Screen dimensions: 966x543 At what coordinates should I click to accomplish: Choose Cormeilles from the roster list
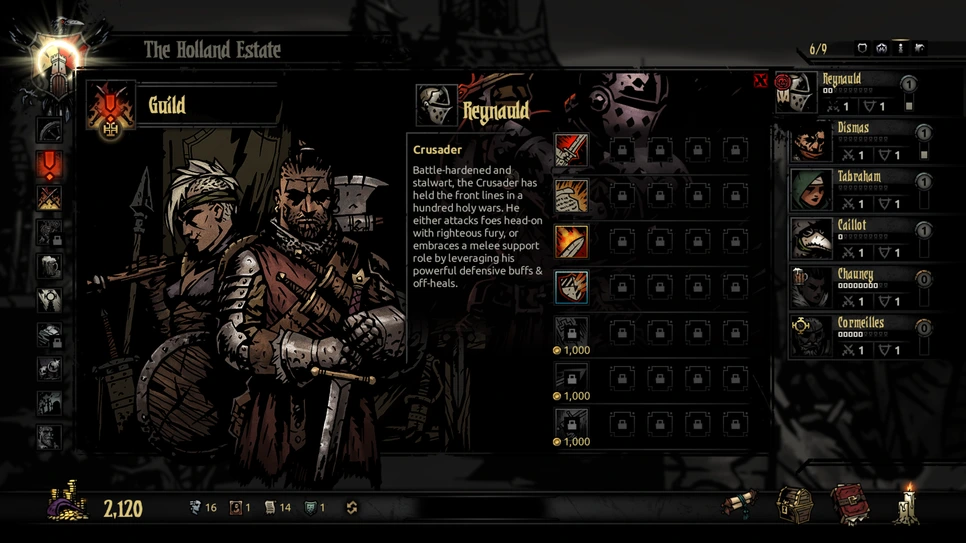click(x=852, y=337)
